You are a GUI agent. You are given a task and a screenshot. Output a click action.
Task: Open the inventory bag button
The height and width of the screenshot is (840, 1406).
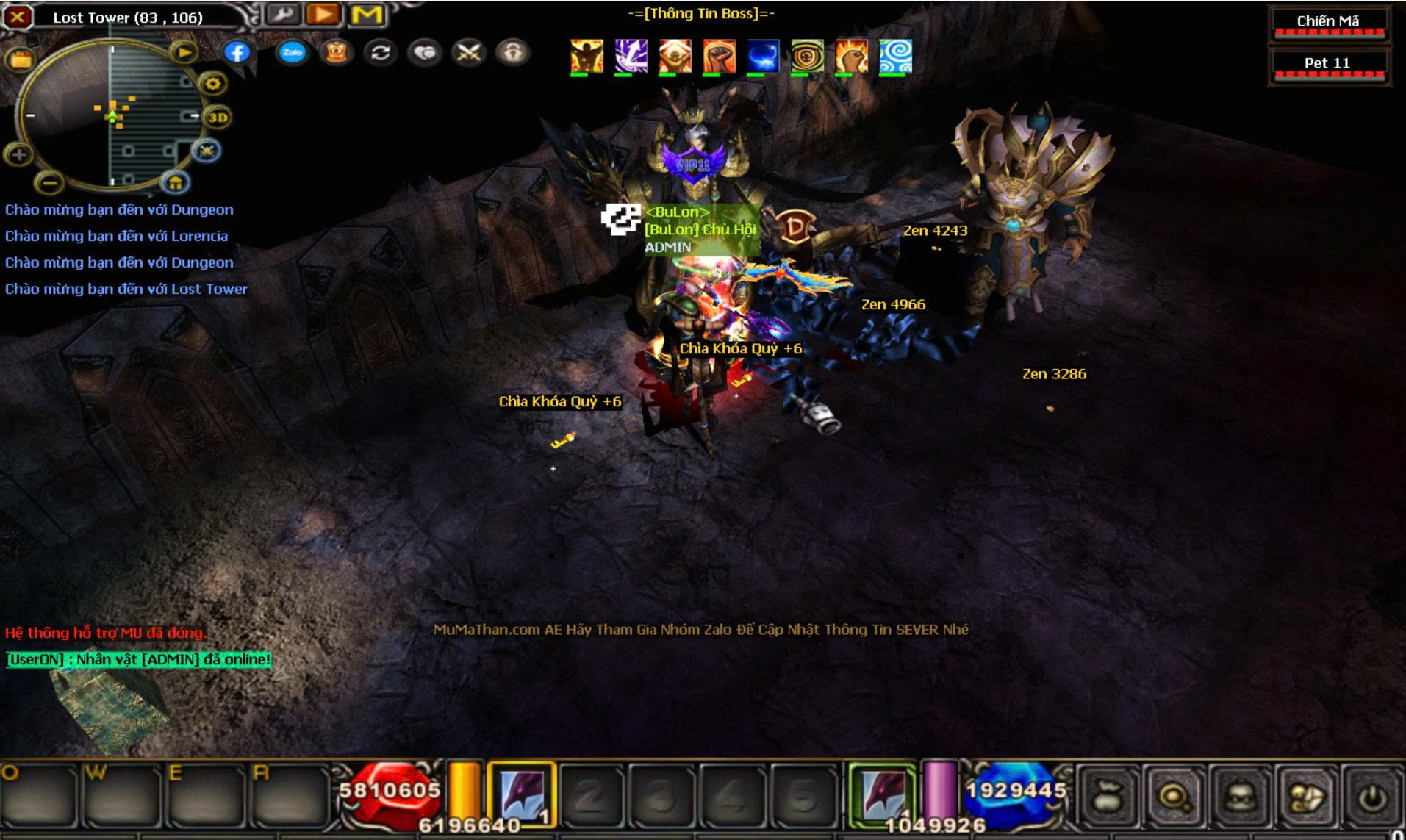click(1108, 797)
